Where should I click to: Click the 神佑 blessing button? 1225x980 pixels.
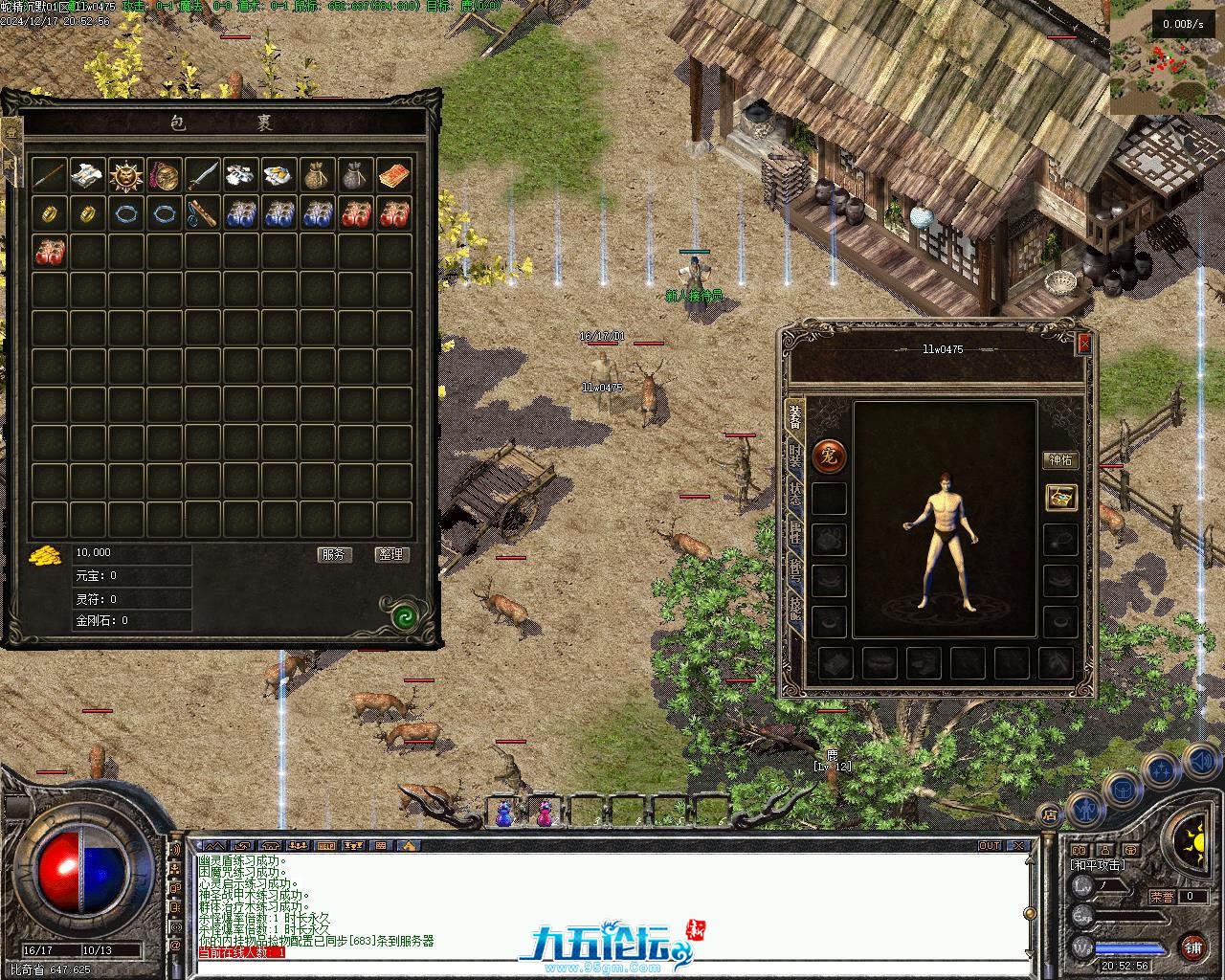(x=1060, y=460)
